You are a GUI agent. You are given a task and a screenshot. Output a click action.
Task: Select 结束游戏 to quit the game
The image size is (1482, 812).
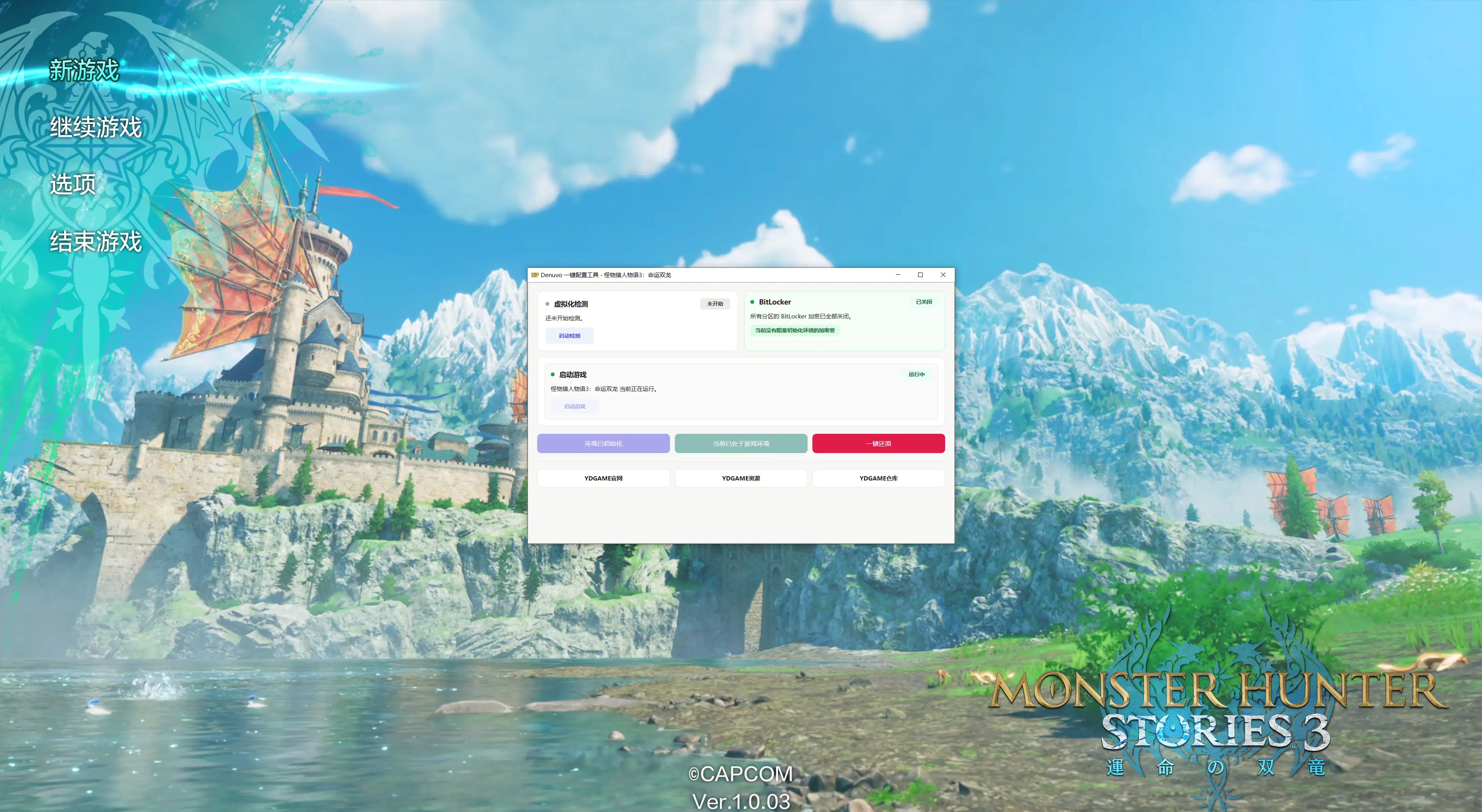(x=95, y=241)
